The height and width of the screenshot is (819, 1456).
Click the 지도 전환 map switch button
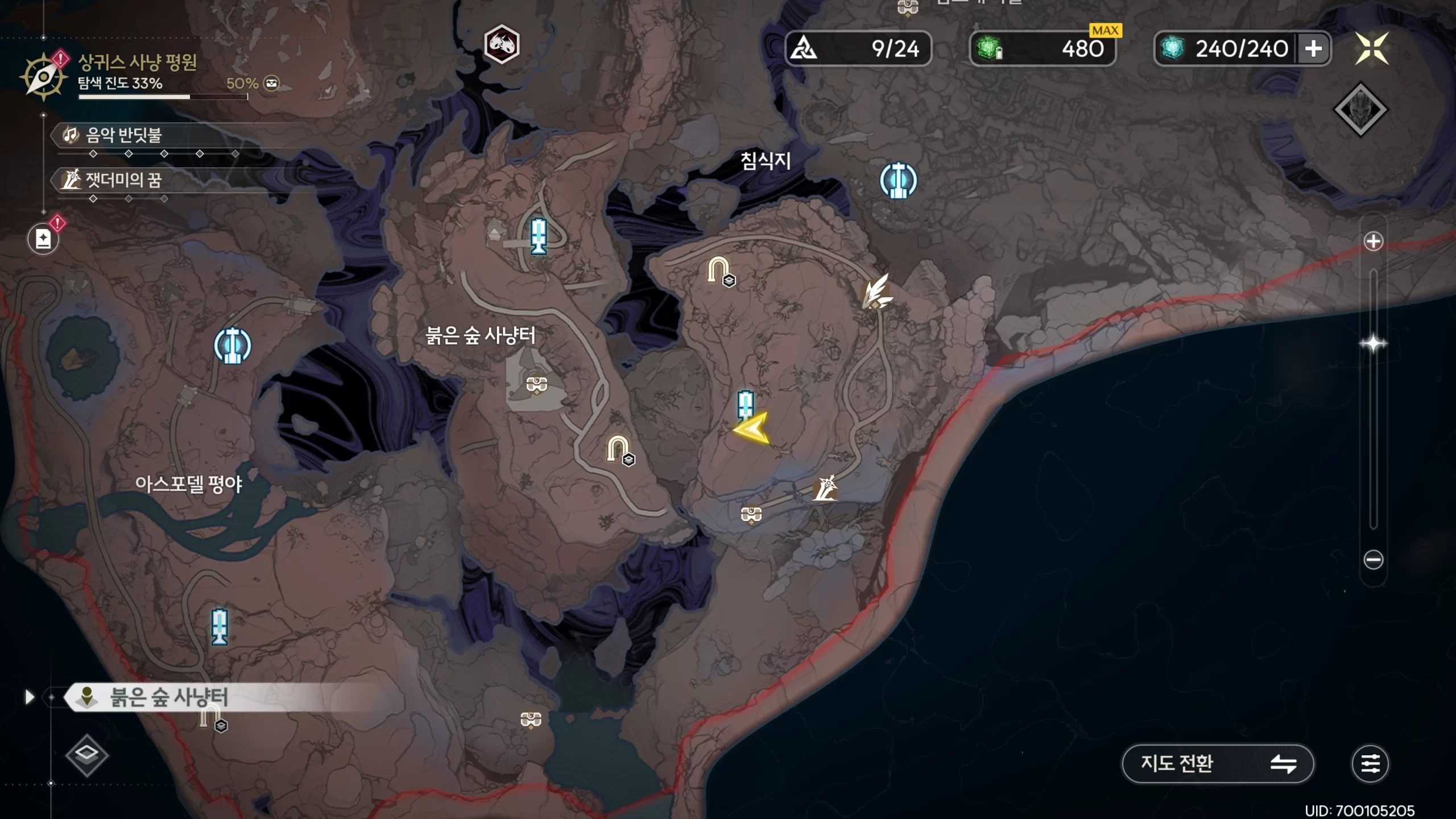click(1217, 763)
